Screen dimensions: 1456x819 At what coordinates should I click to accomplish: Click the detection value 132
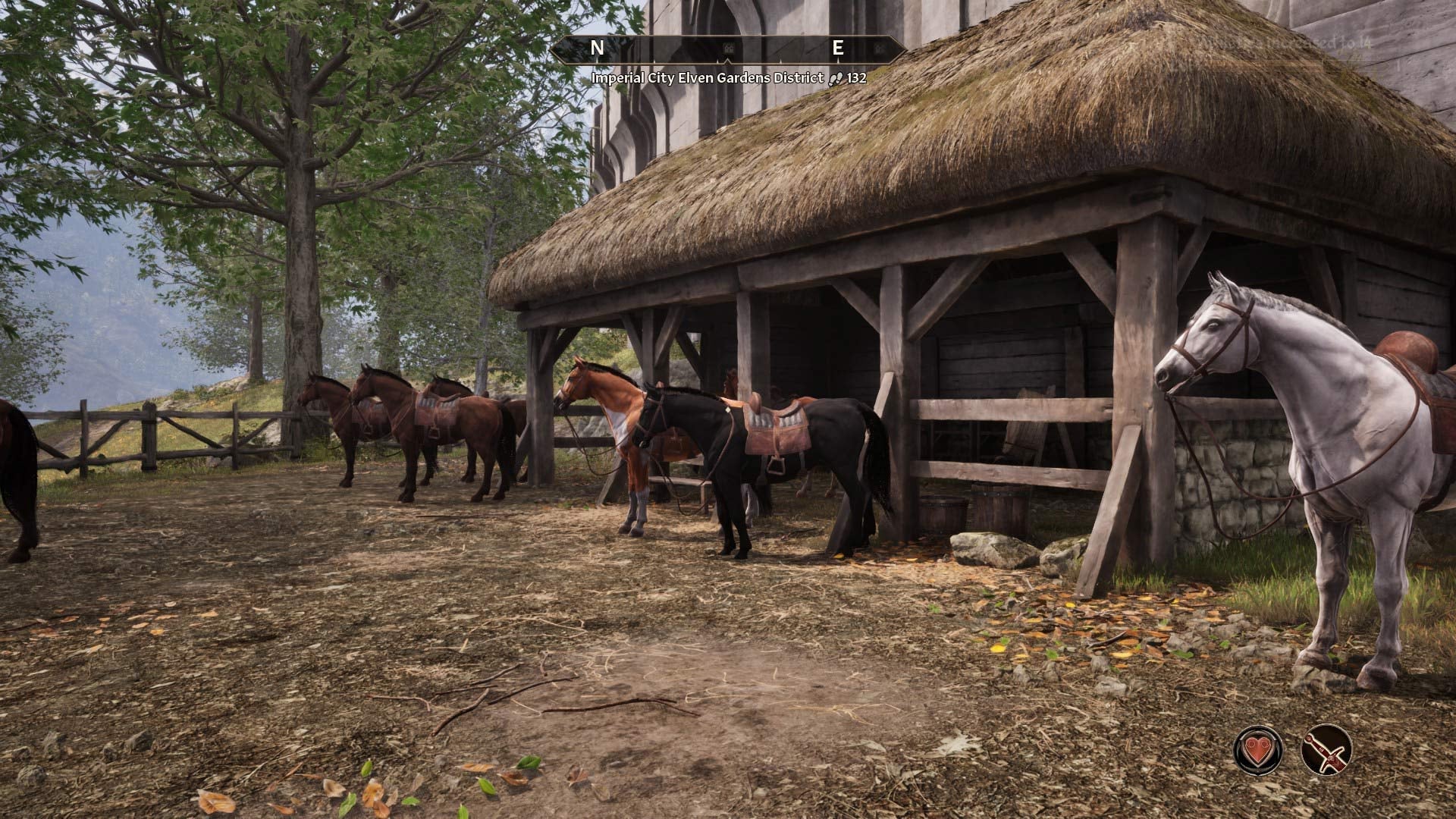pos(855,79)
